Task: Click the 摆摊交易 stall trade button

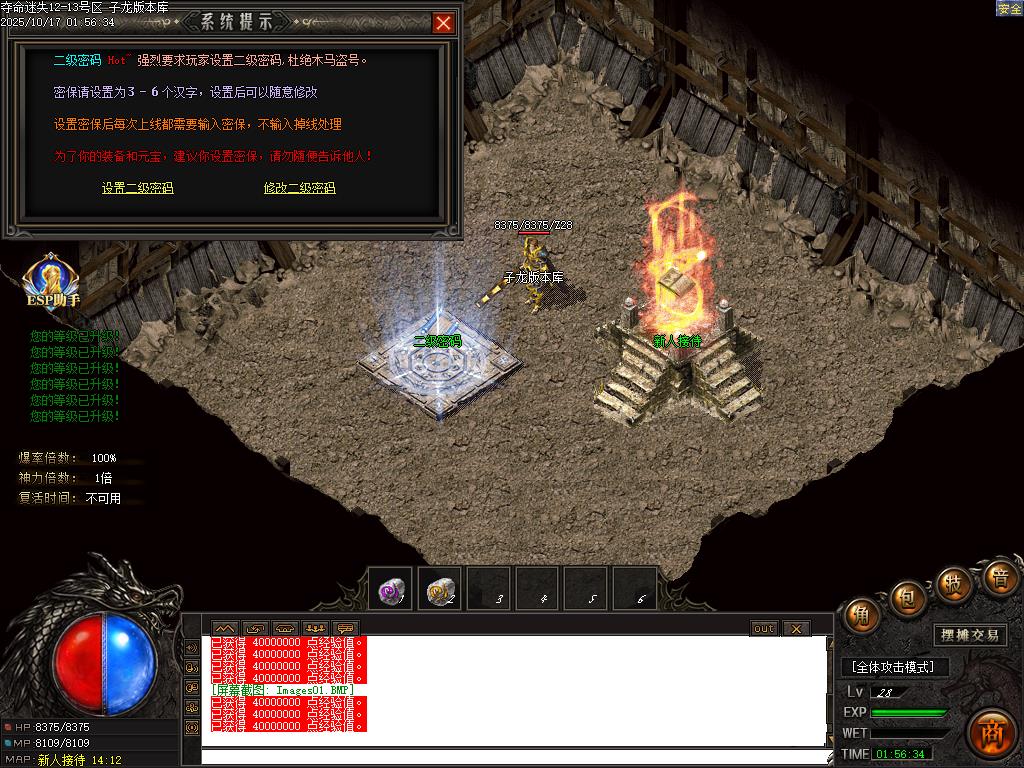Action: tap(970, 635)
